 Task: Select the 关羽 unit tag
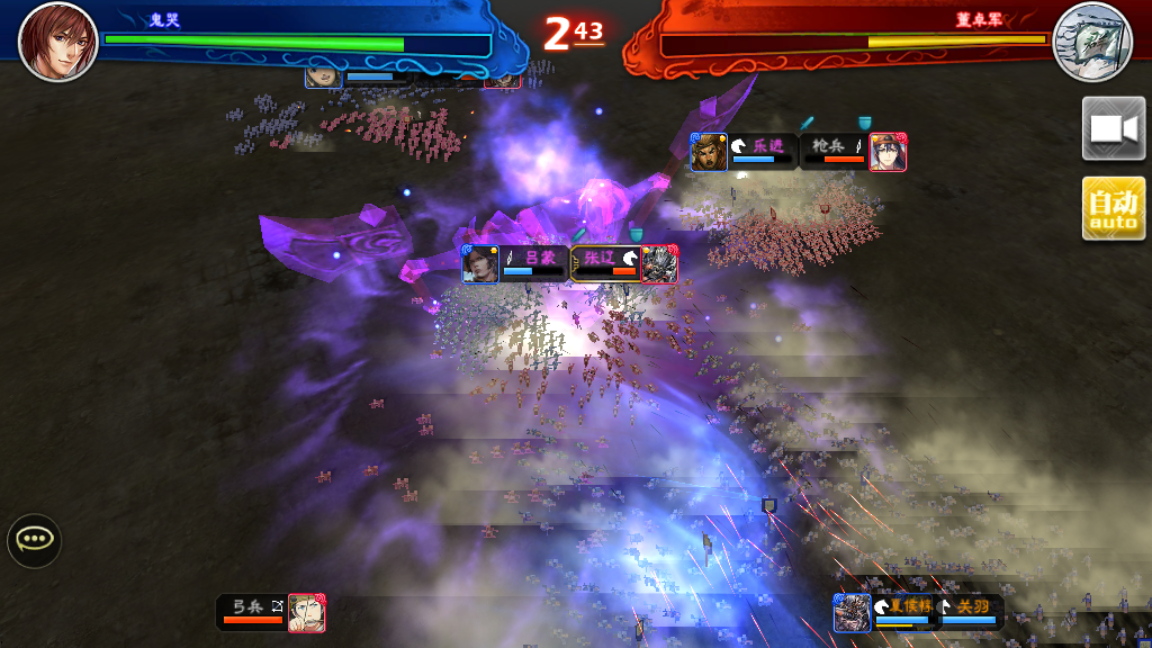click(x=971, y=612)
